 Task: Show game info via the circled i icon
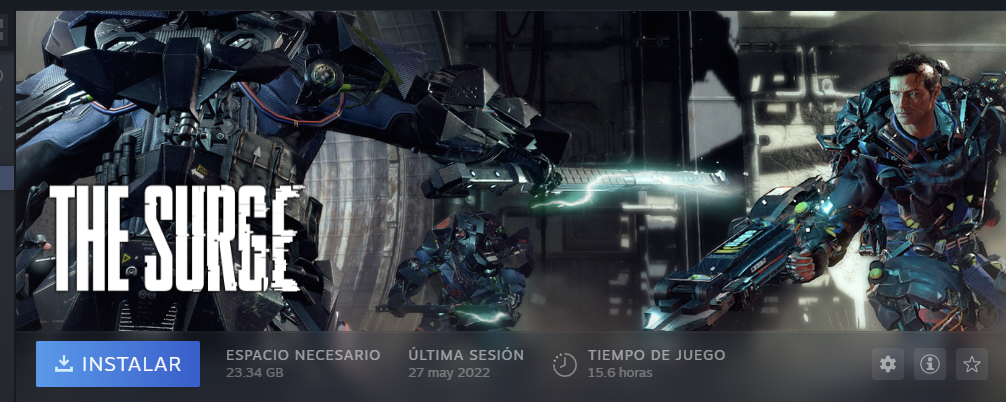pos(929,365)
